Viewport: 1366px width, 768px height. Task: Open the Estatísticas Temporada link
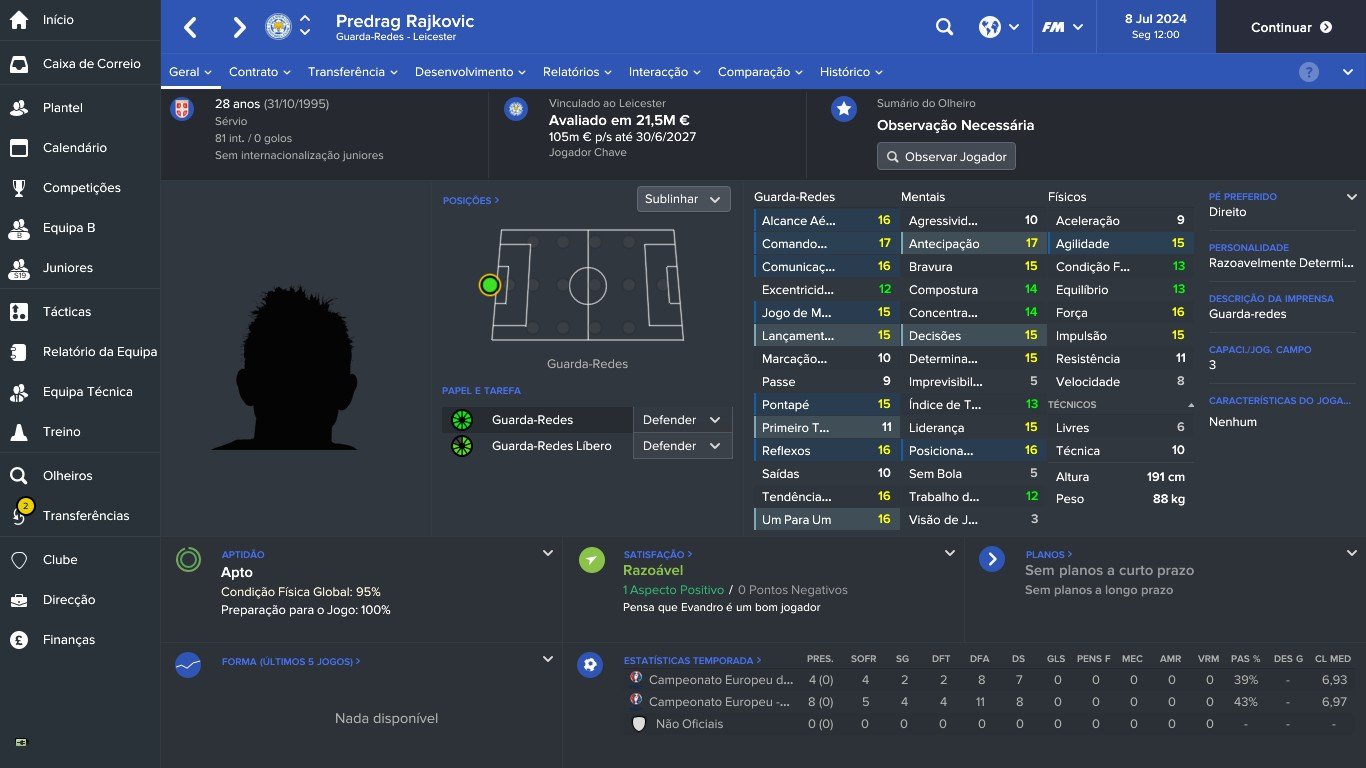[691, 661]
